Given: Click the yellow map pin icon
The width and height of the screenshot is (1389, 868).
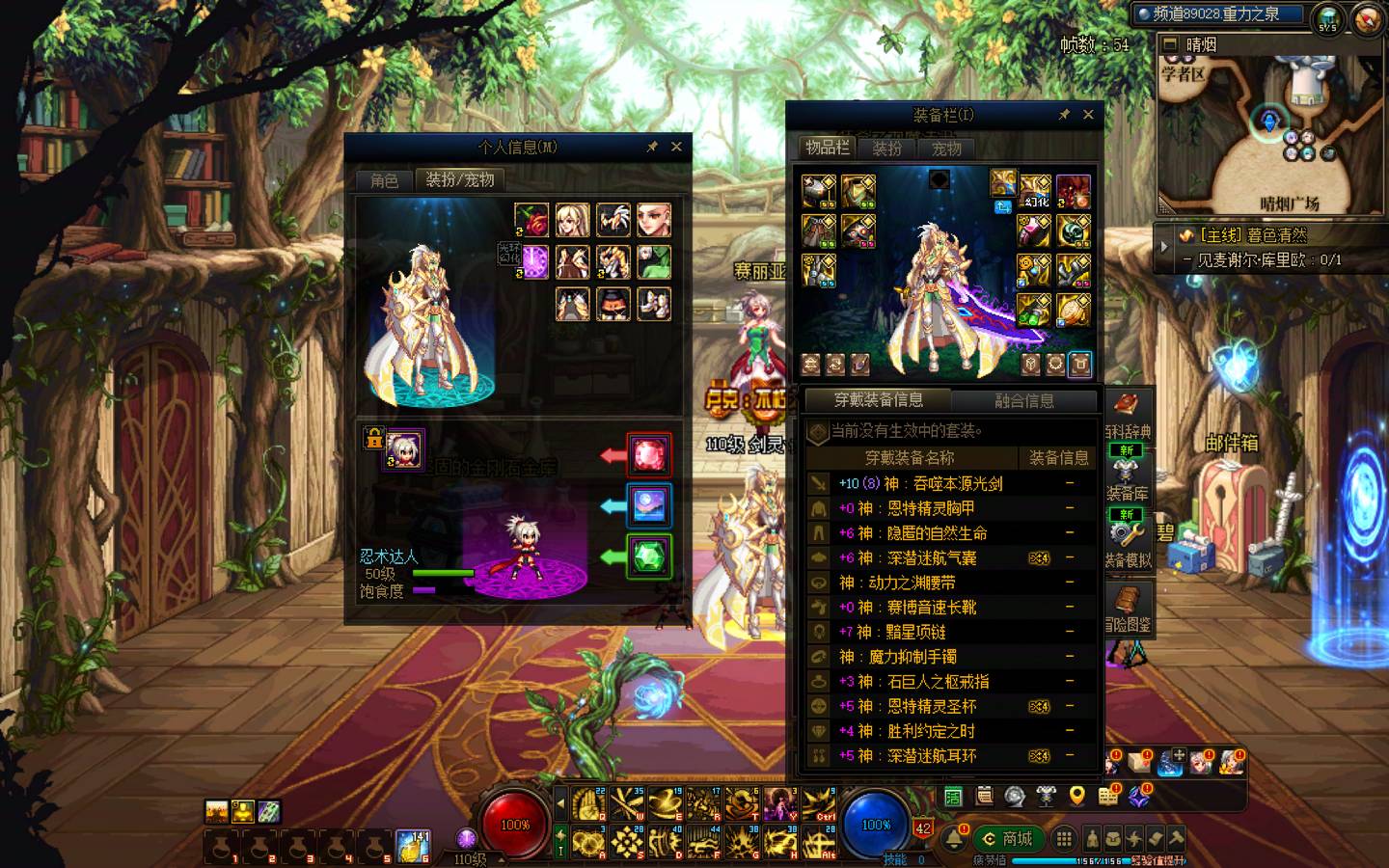Looking at the screenshot, I should 1077,796.
